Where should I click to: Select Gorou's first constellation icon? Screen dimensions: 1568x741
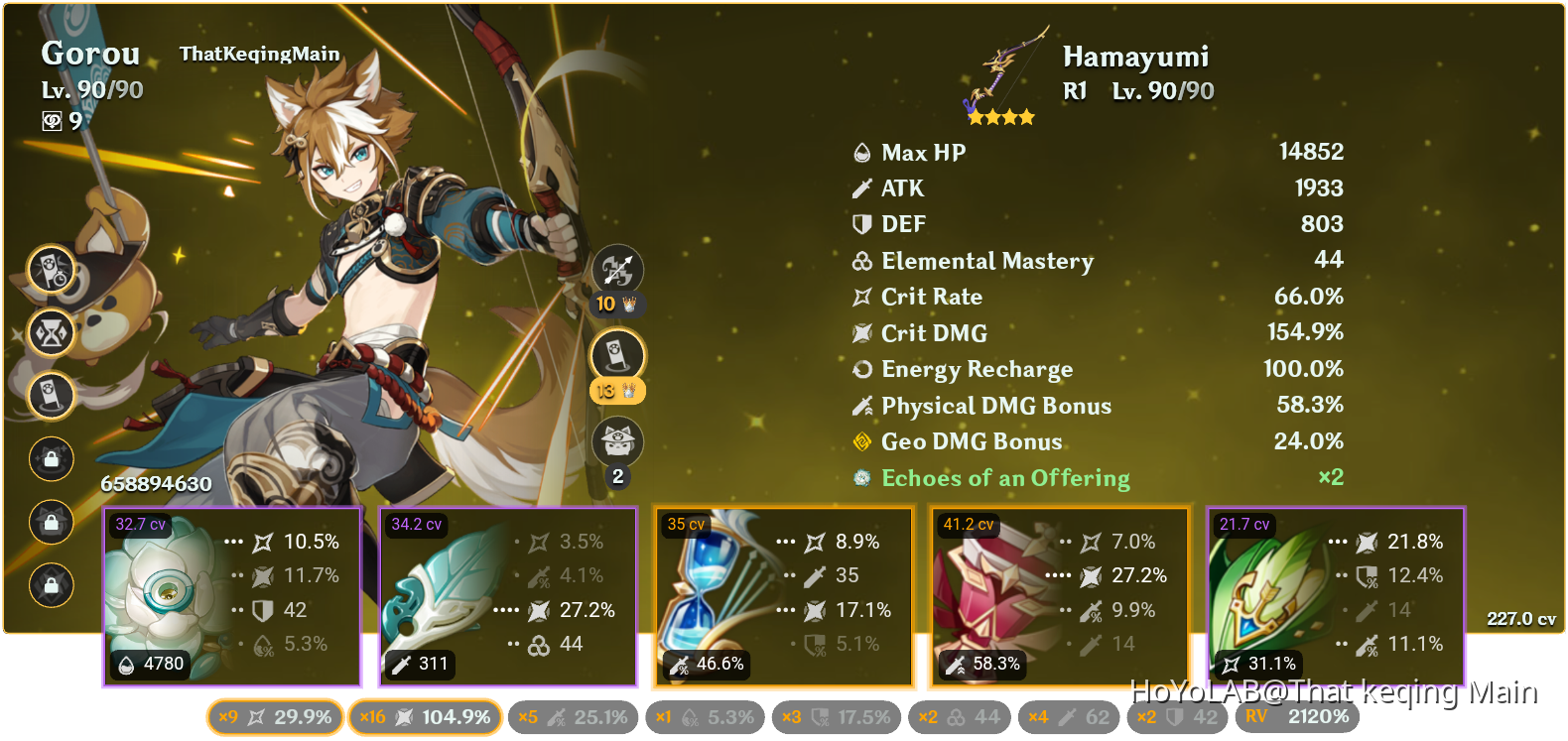click(x=51, y=269)
